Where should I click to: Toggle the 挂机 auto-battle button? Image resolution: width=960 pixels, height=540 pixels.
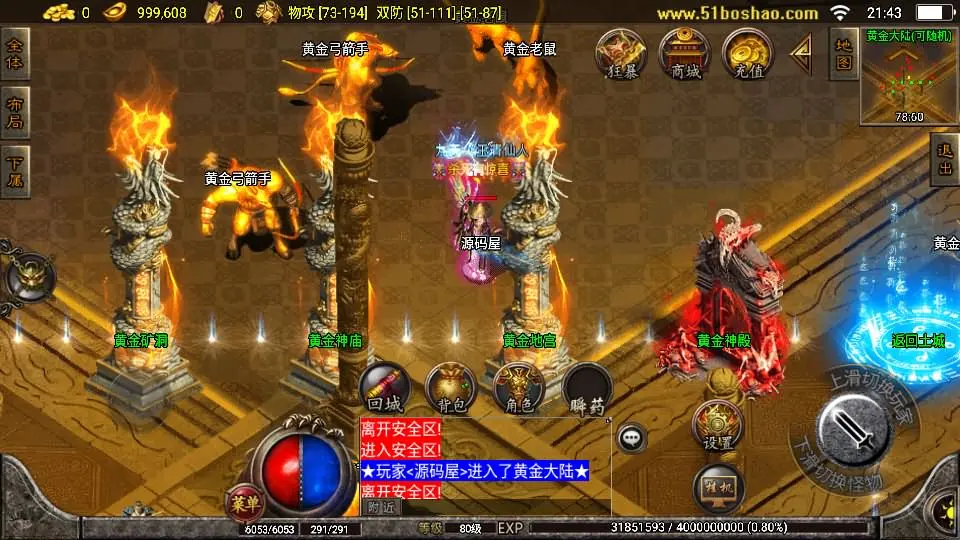coord(717,489)
